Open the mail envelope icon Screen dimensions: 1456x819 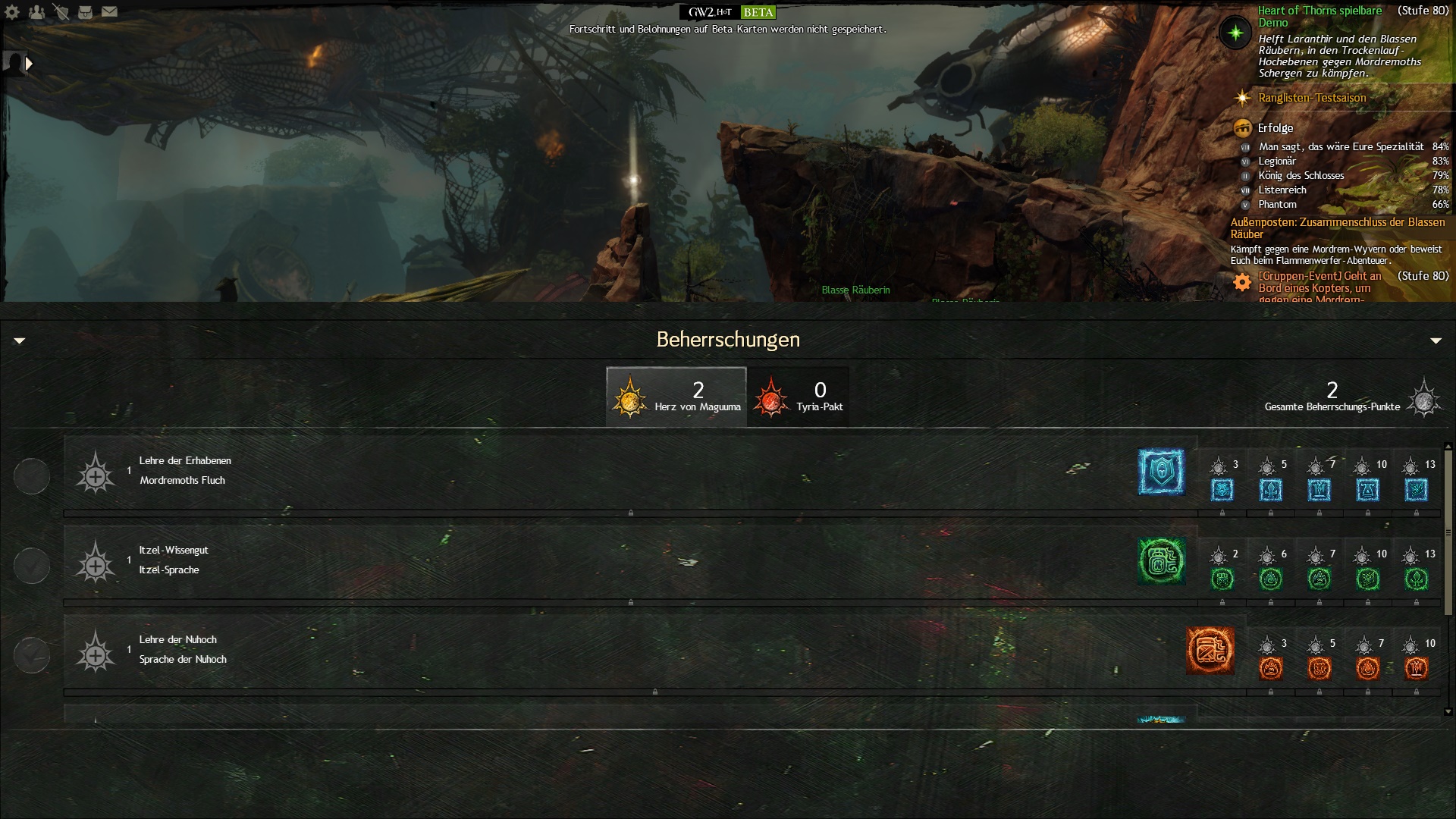point(110,12)
